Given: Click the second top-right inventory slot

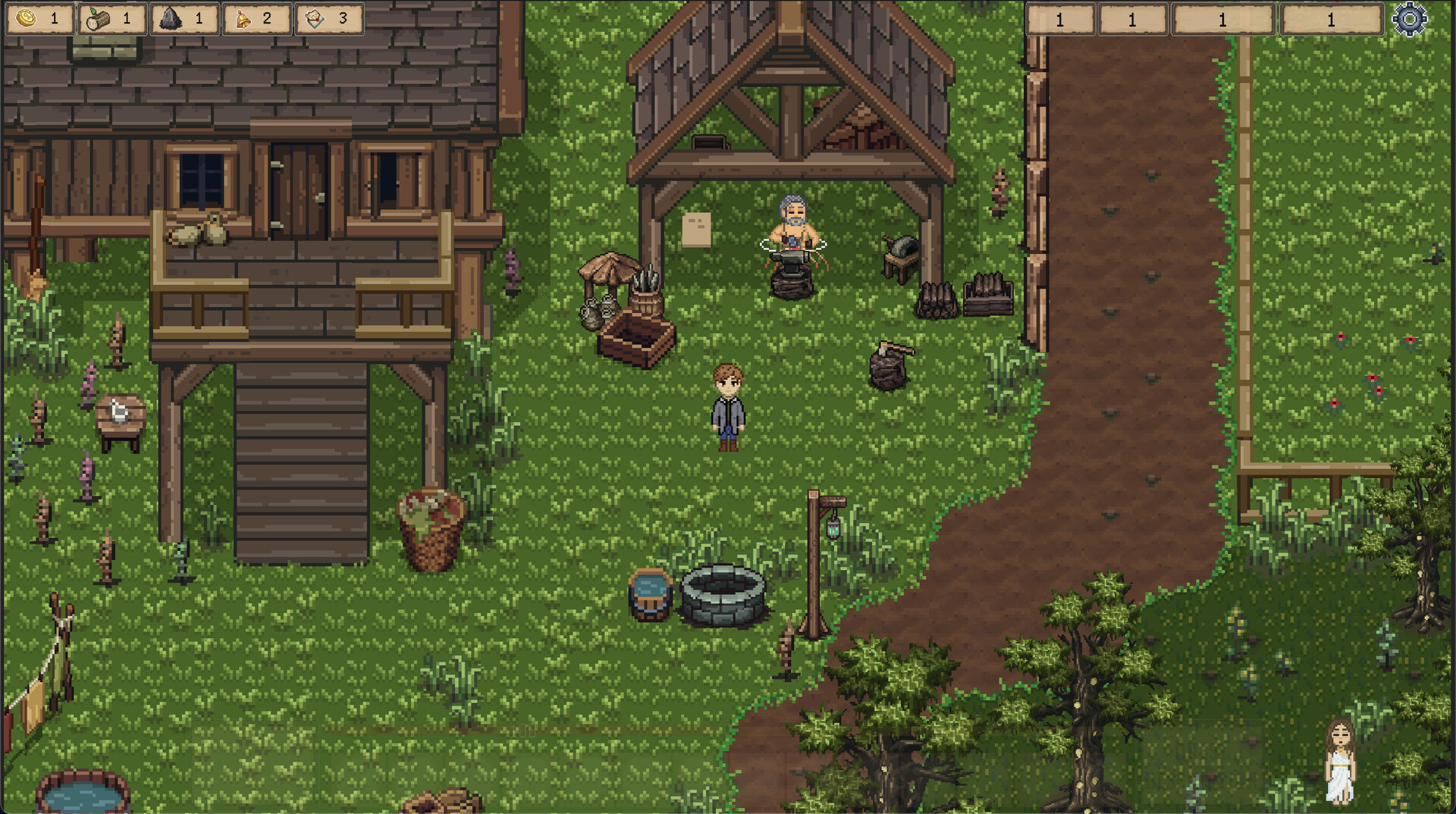Looking at the screenshot, I should point(1134,20).
